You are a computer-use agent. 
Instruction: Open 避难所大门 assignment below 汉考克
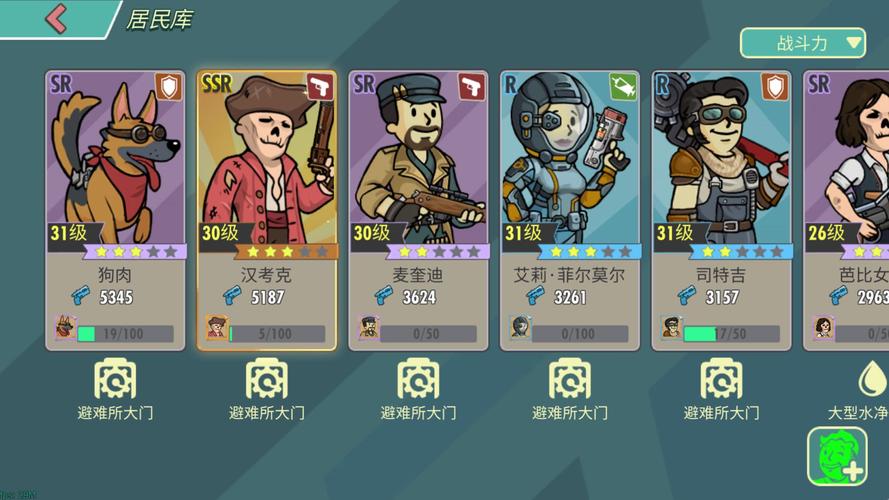pos(267,381)
